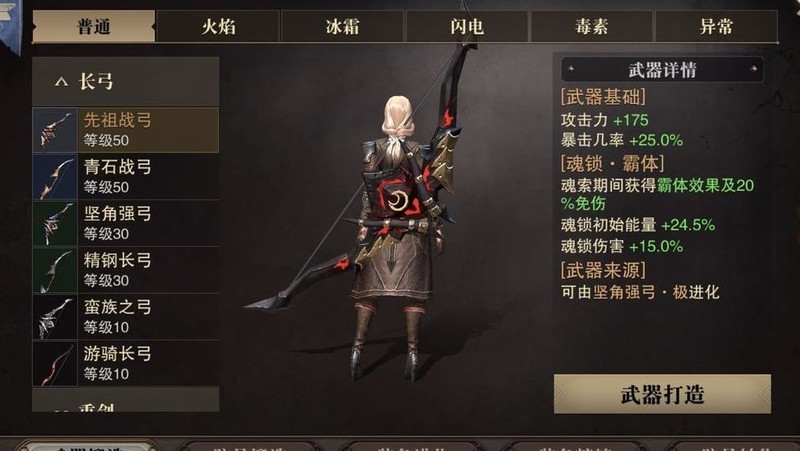Choose the 青石战弓 bow entry
Screen dimensions: 800x451
tap(125, 176)
